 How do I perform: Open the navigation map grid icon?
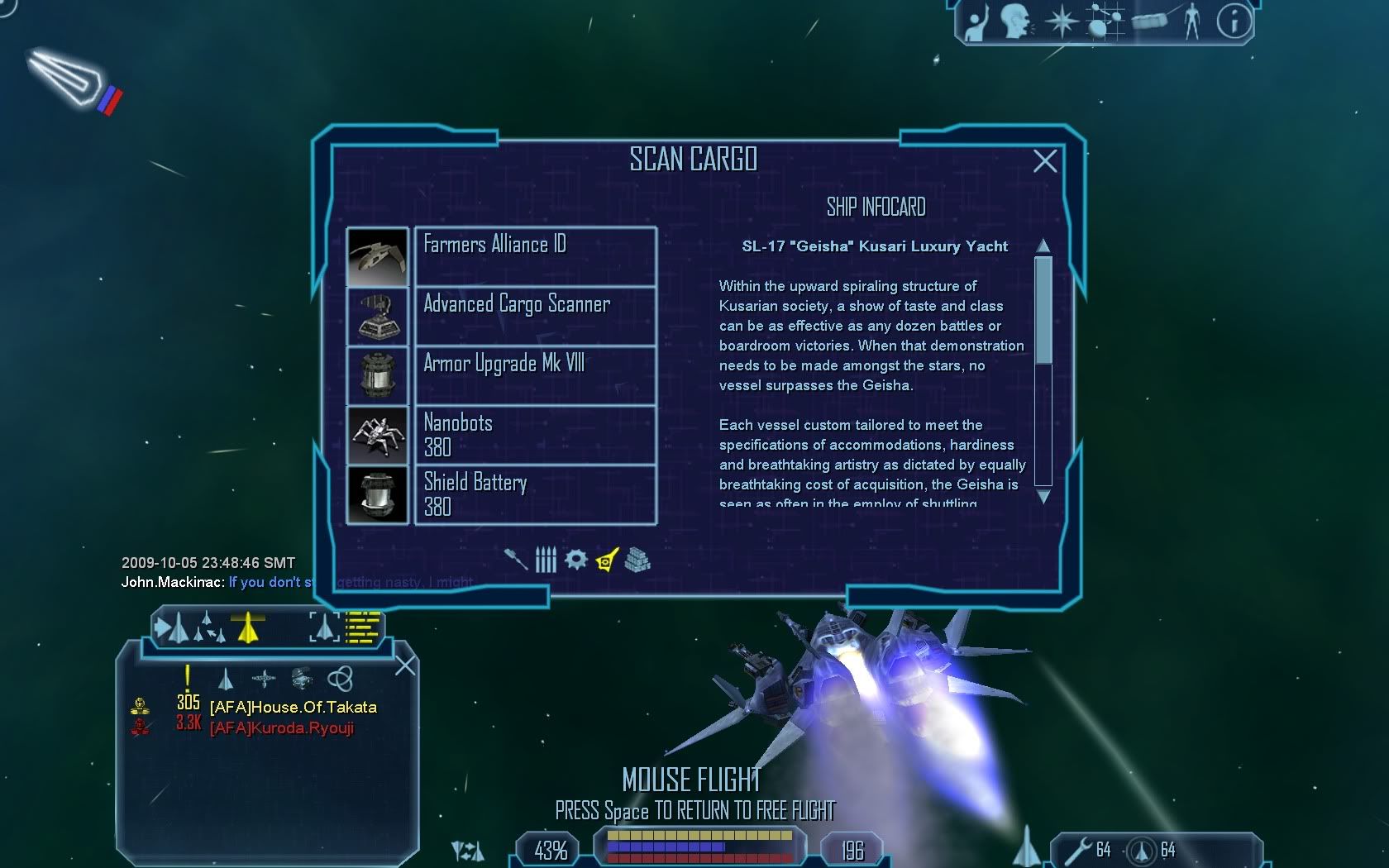click(1104, 21)
